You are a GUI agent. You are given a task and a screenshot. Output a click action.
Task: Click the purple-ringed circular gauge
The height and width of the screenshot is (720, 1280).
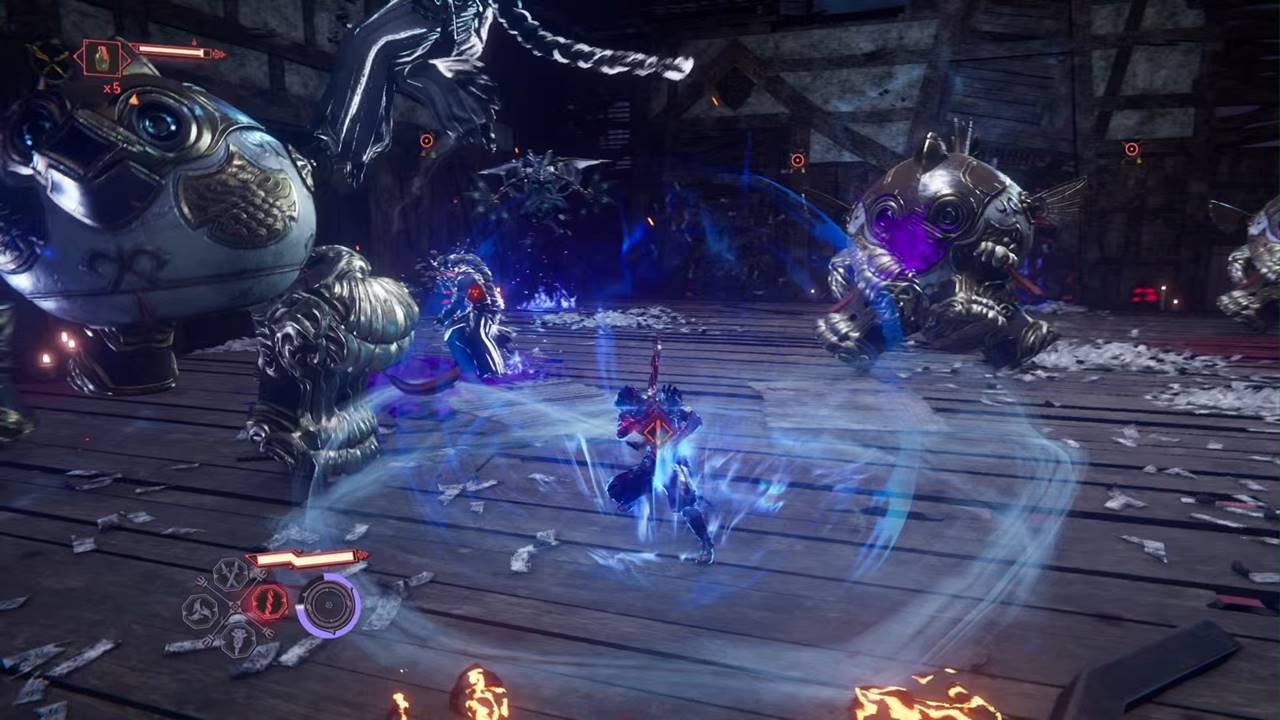328,605
